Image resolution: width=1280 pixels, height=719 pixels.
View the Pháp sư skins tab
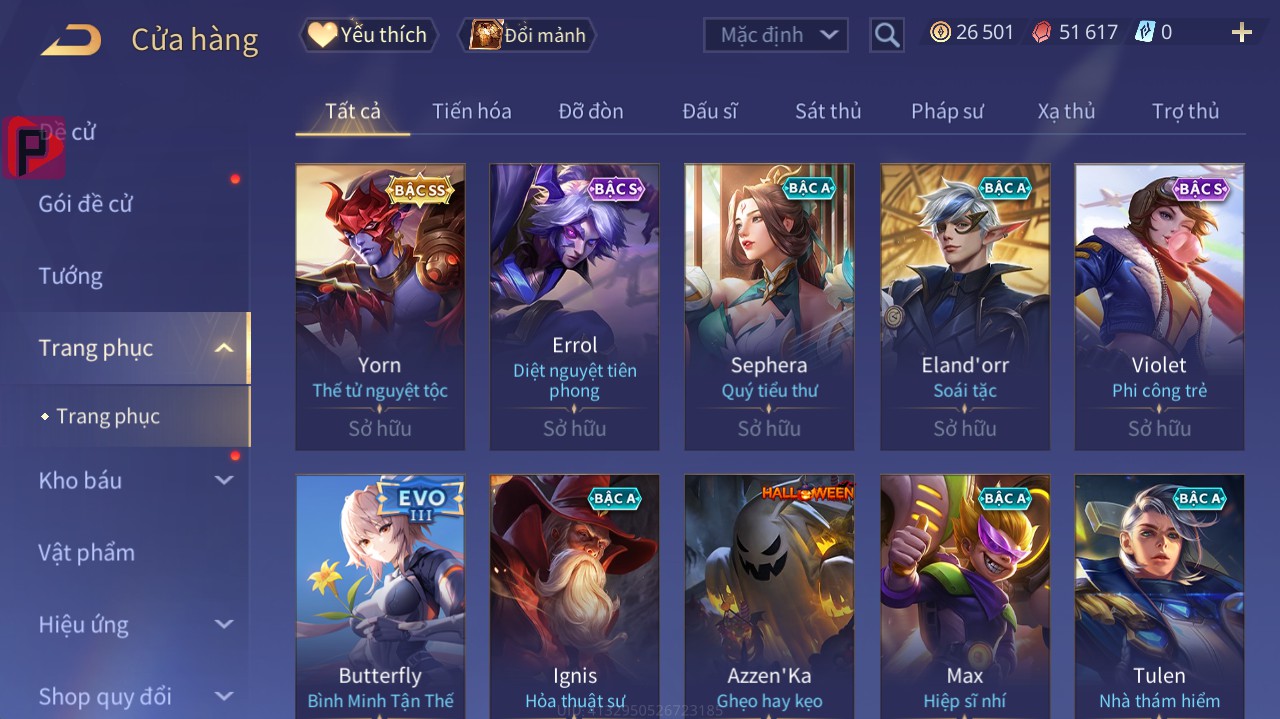point(947,111)
